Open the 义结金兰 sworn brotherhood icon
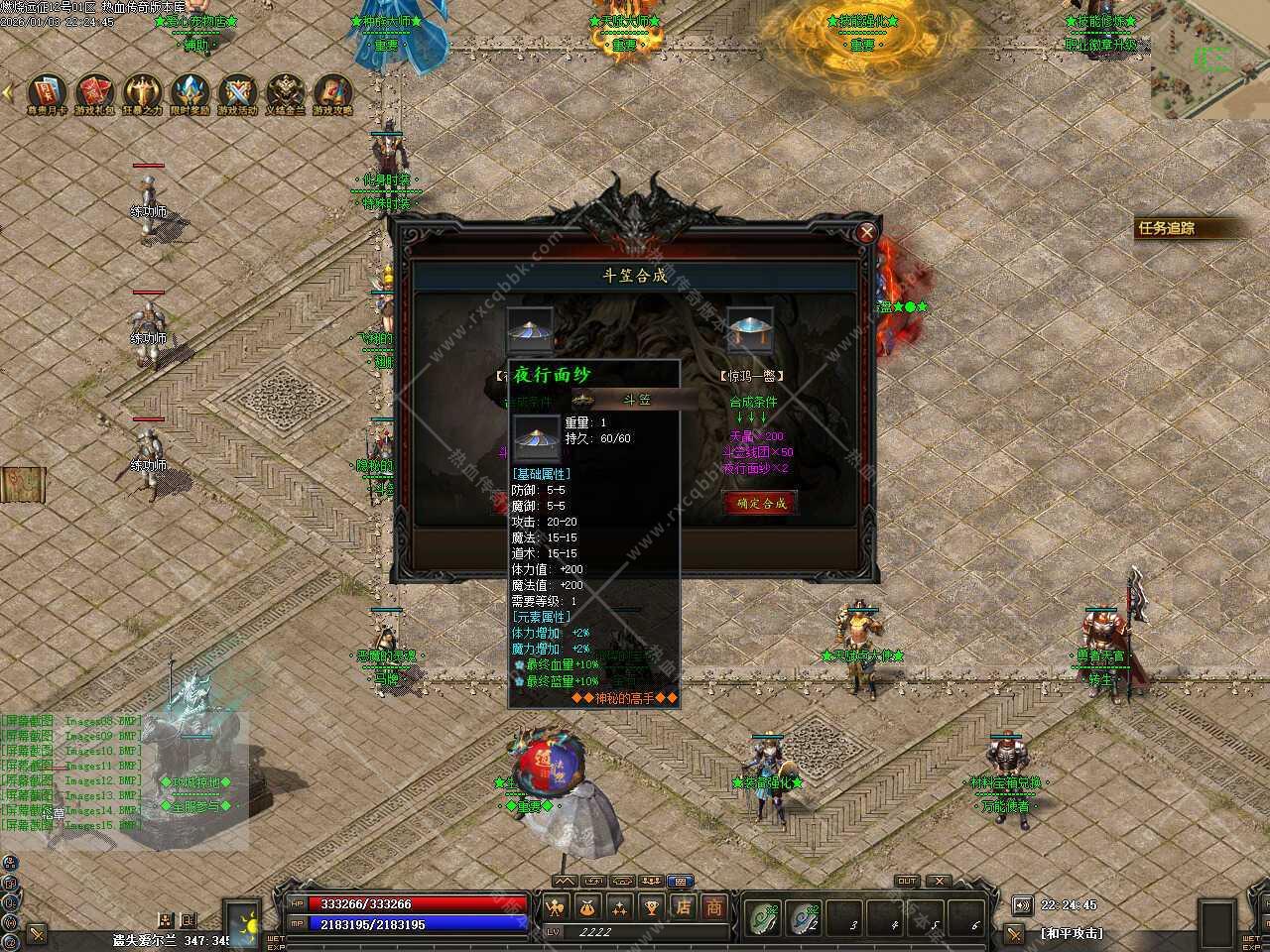This screenshot has height=952, width=1270. [x=286, y=91]
